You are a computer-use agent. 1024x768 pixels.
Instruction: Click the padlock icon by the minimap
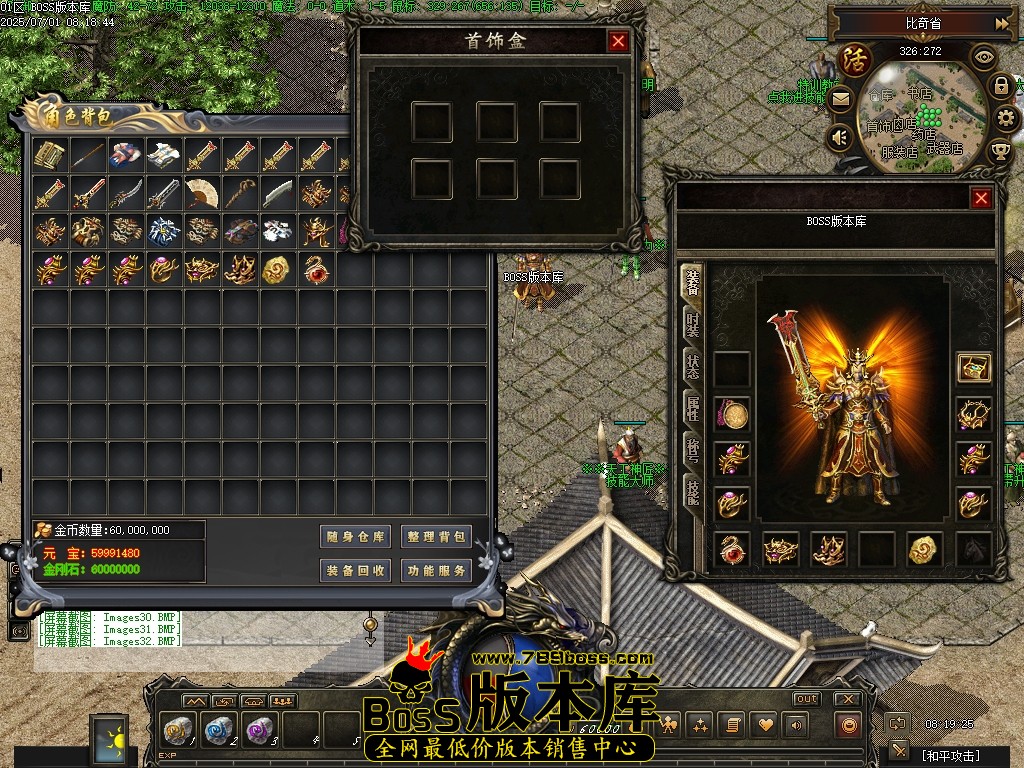[x=1000, y=86]
